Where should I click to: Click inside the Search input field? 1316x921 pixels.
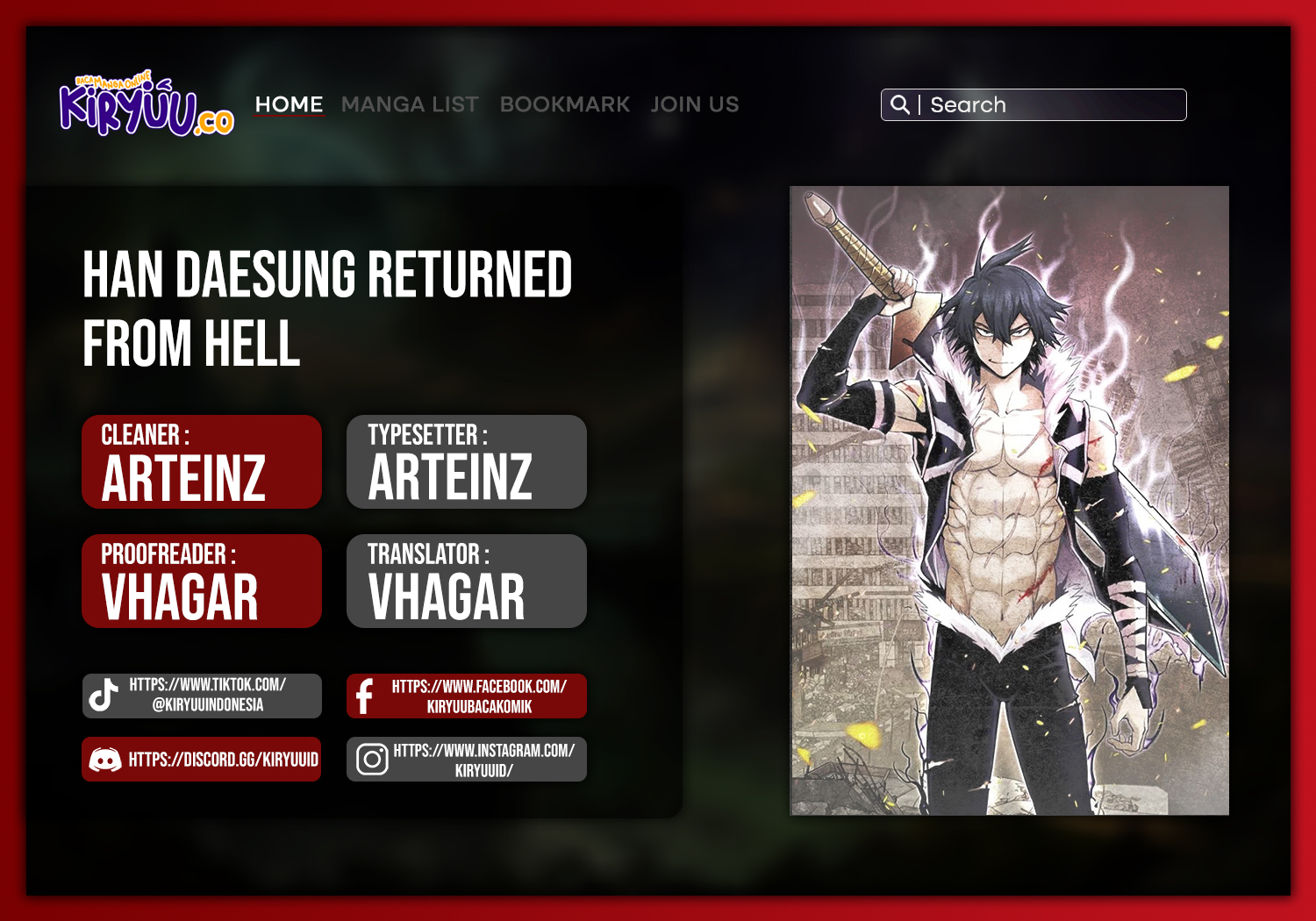[x=1053, y=104]
